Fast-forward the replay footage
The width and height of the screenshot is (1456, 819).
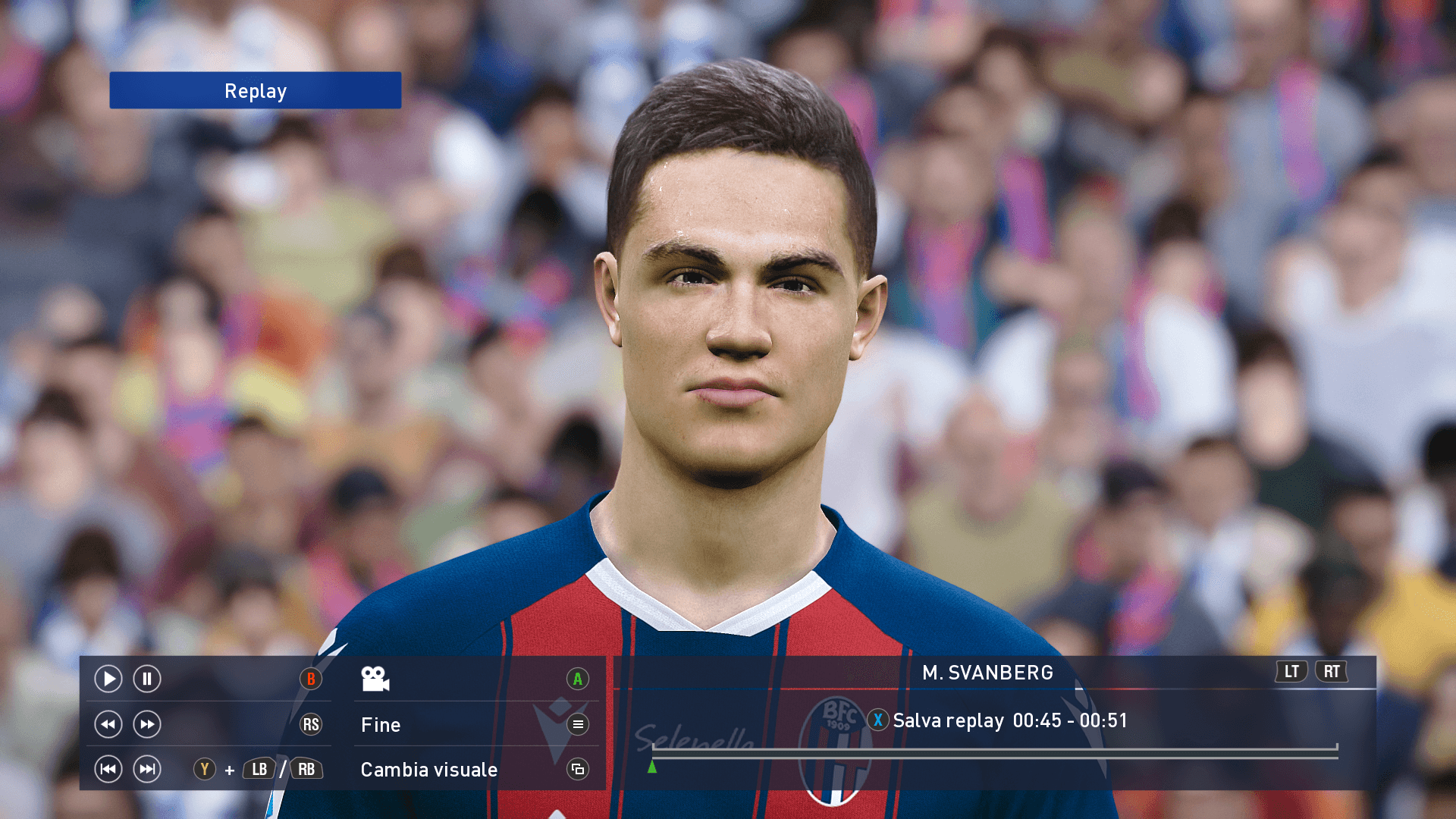(x=147, y=724)
